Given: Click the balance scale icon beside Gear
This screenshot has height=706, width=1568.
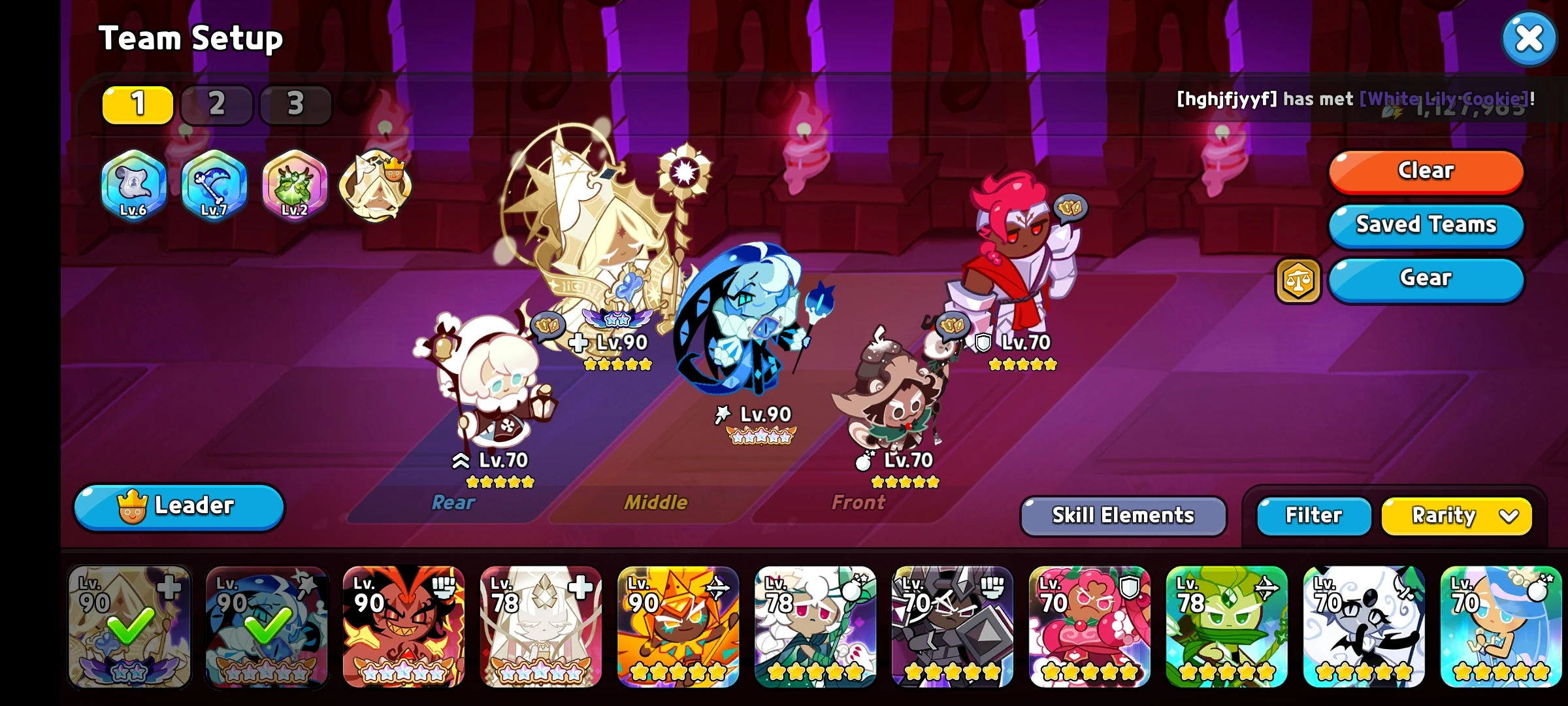Looking at the screenshot, I should (1299, 281).
